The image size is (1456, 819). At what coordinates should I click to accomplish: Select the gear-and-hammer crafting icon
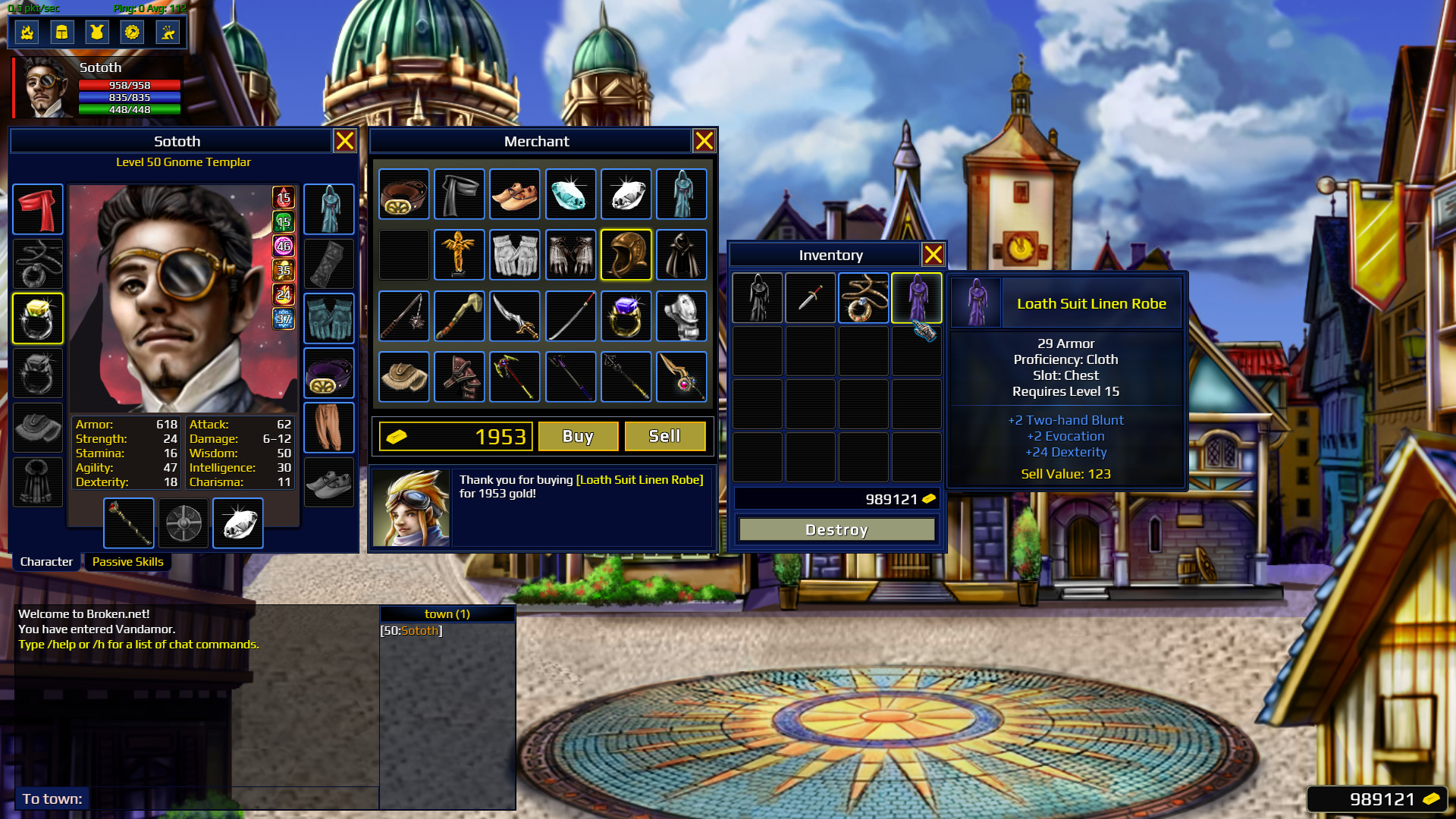coord(133,32)
